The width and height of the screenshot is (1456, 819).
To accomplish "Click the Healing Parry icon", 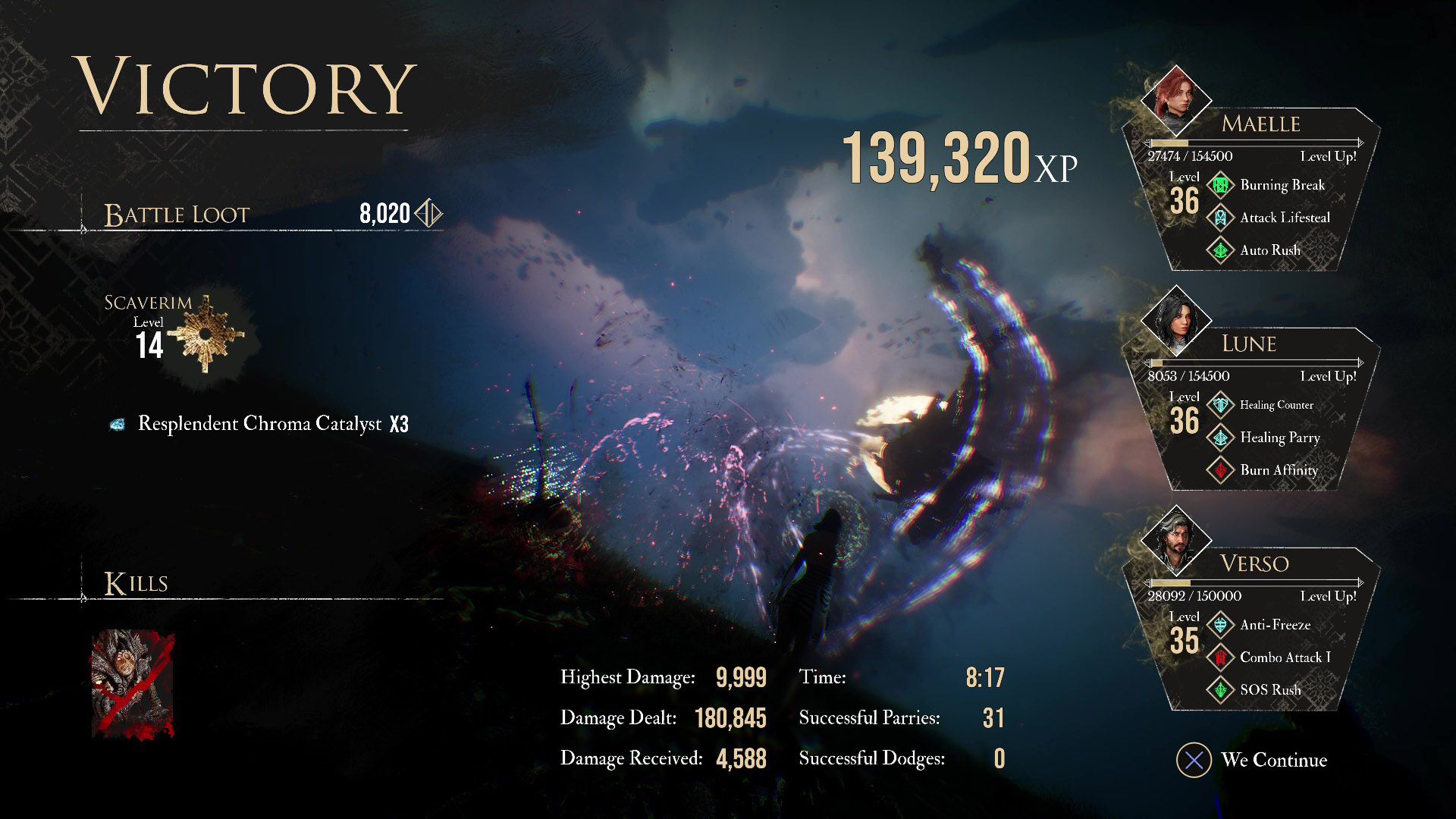I will pyautogui.click(x=1220, y=438).
